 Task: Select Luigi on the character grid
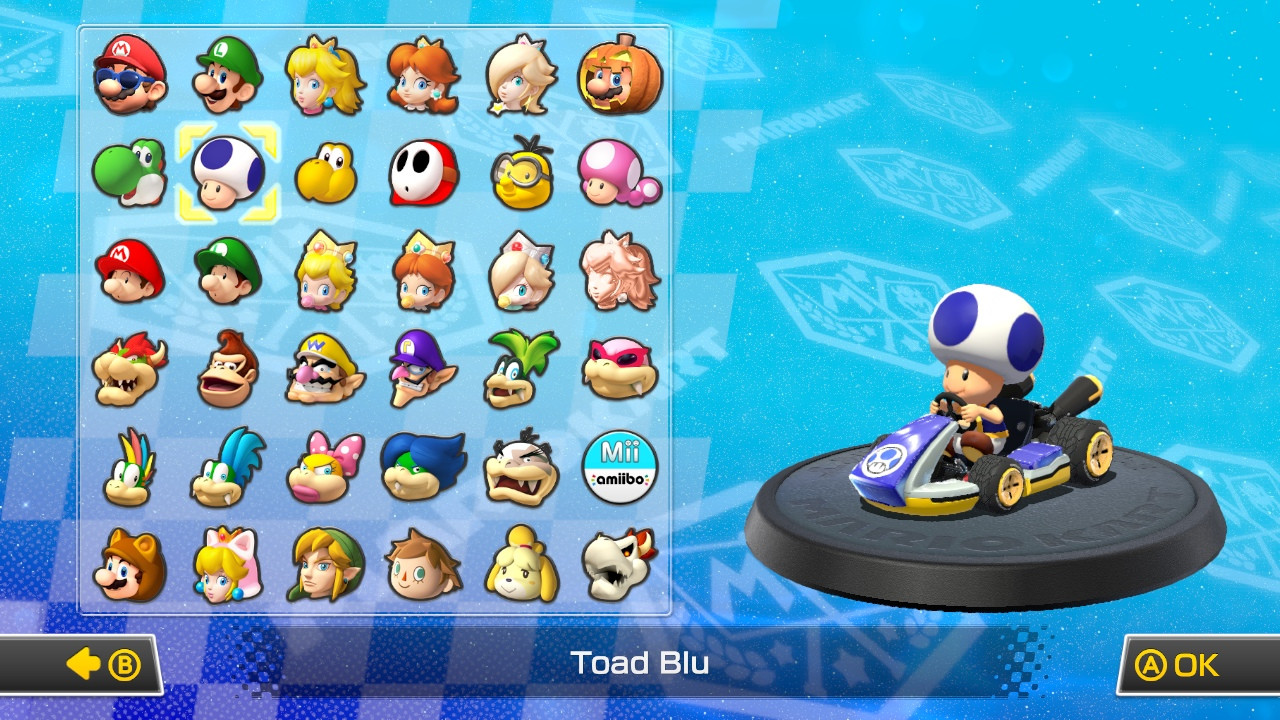pos(228,75)
